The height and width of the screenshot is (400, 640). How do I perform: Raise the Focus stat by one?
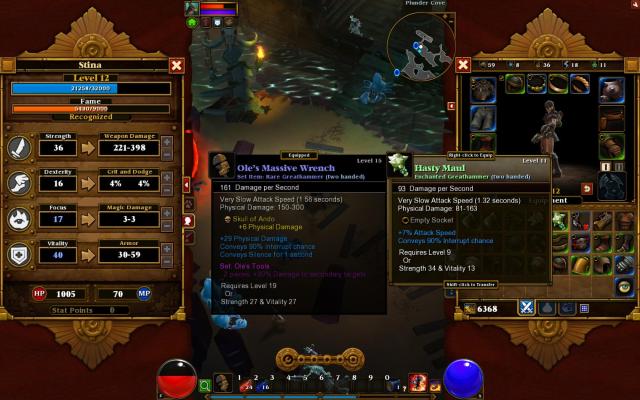166,213
